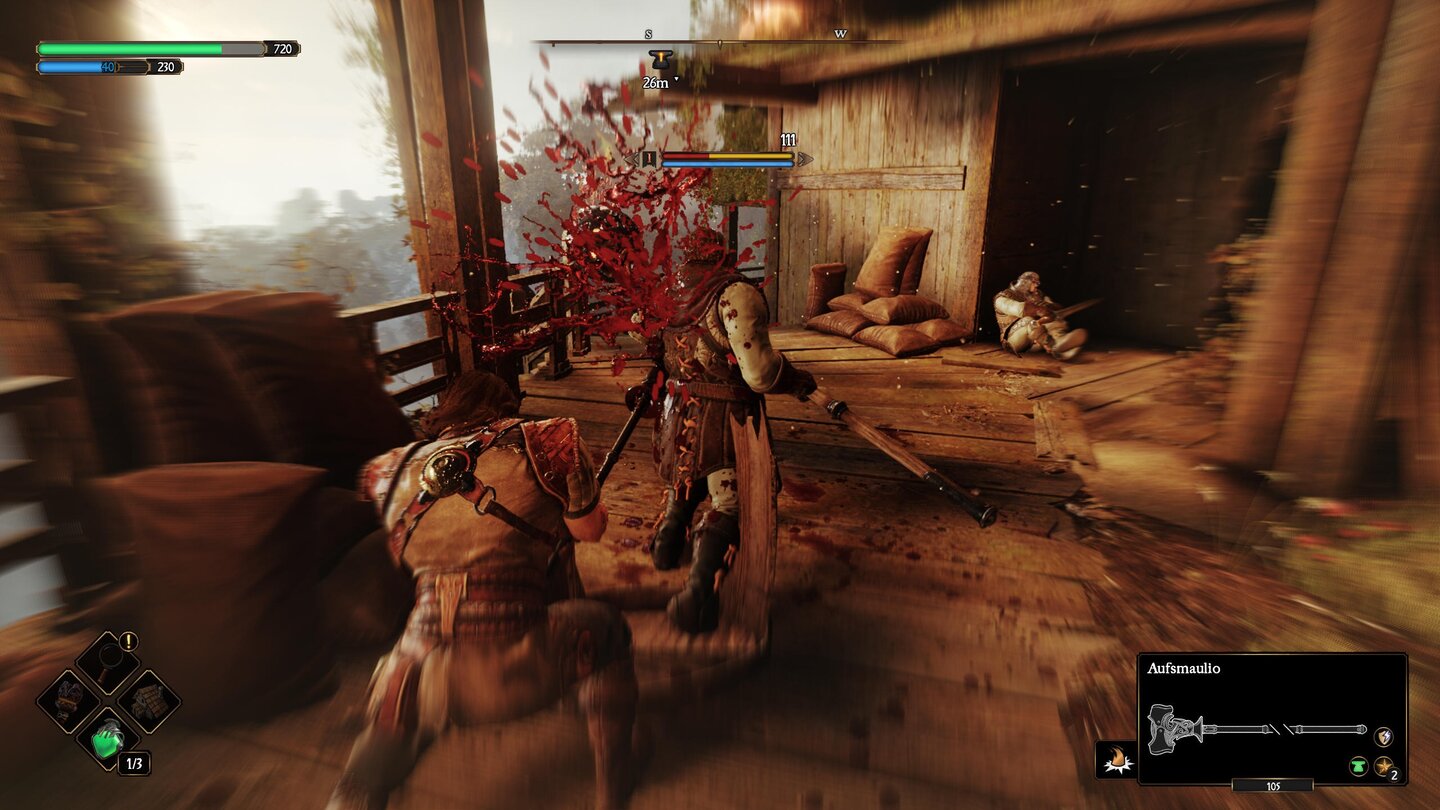Click the gold star rarity icon with the 2 badge
1440x810 pixels.
(1382, 767)
